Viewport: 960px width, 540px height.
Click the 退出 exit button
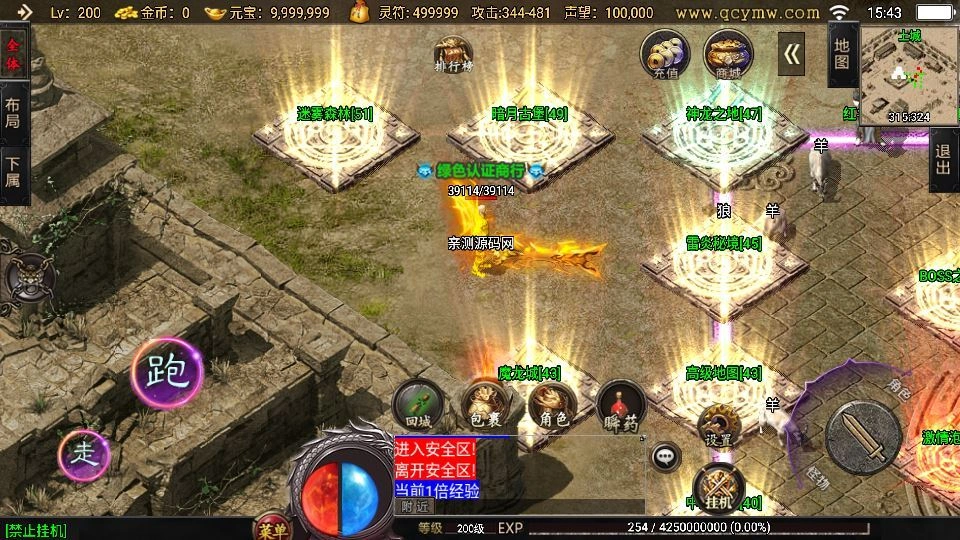click(942, 161)
